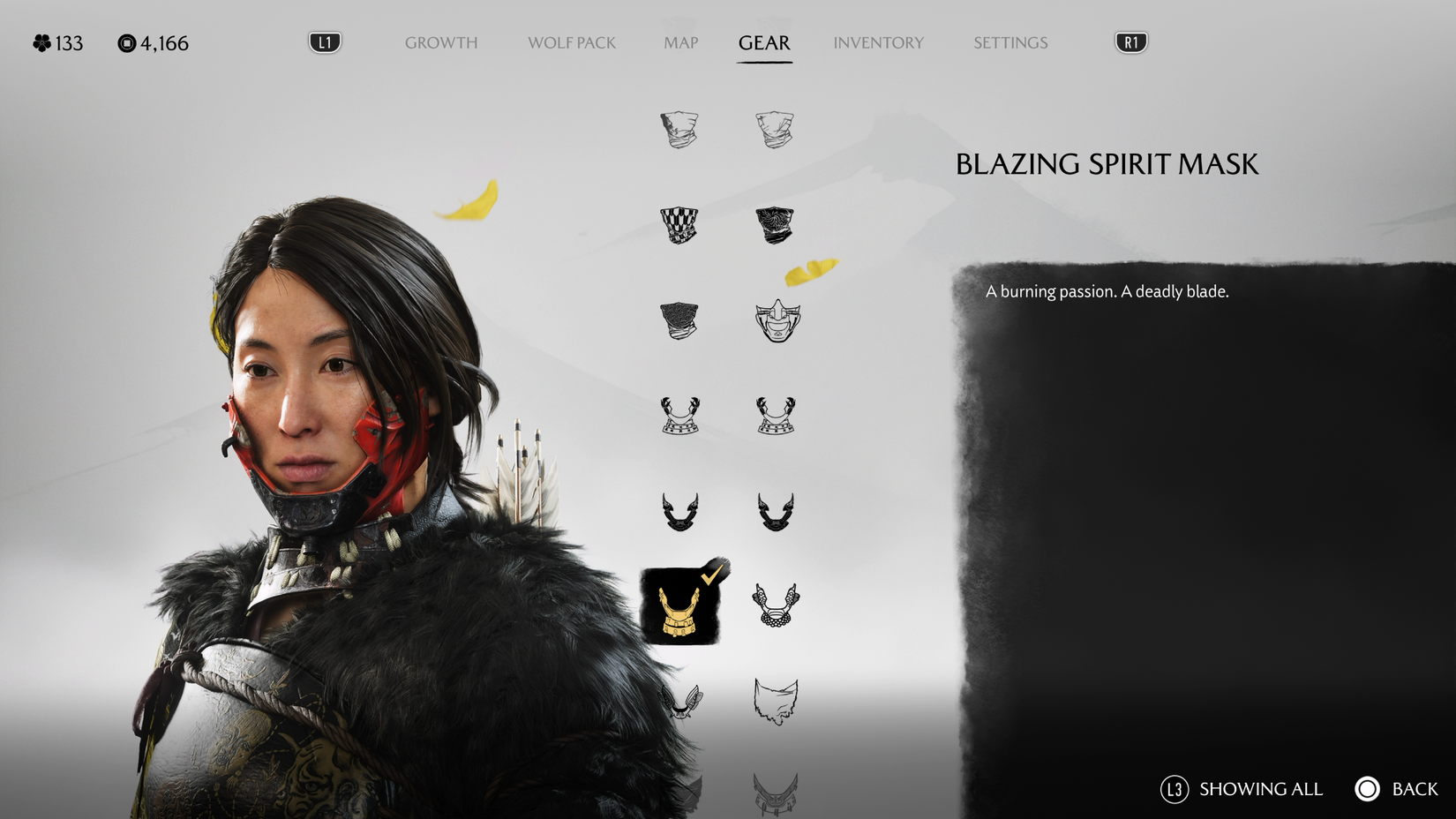Click the L1 shoulder button prompt

(324, 41)
